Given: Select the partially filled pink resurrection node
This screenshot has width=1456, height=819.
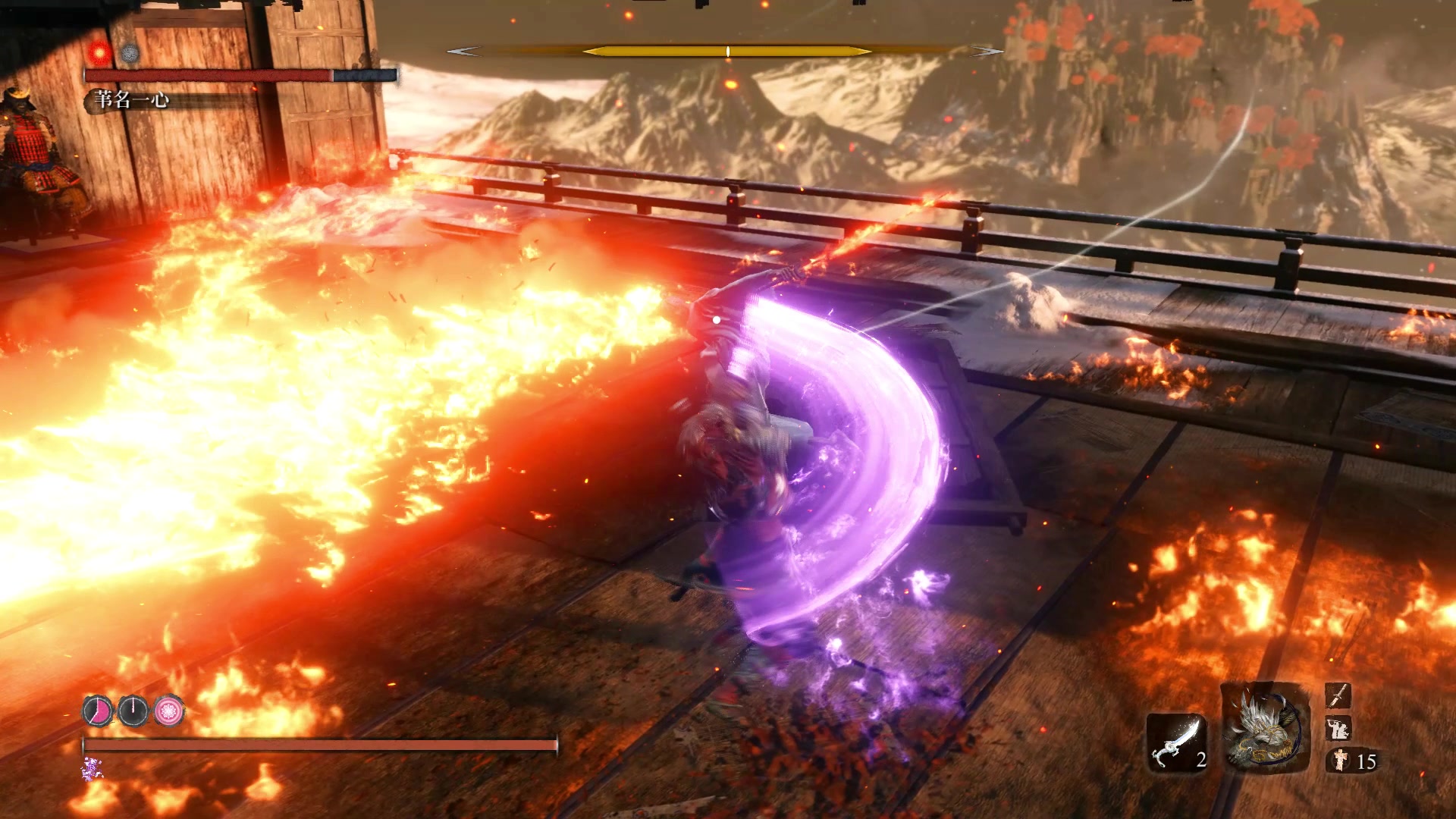Looking at the screenshot, I should (x=98, y=711).
